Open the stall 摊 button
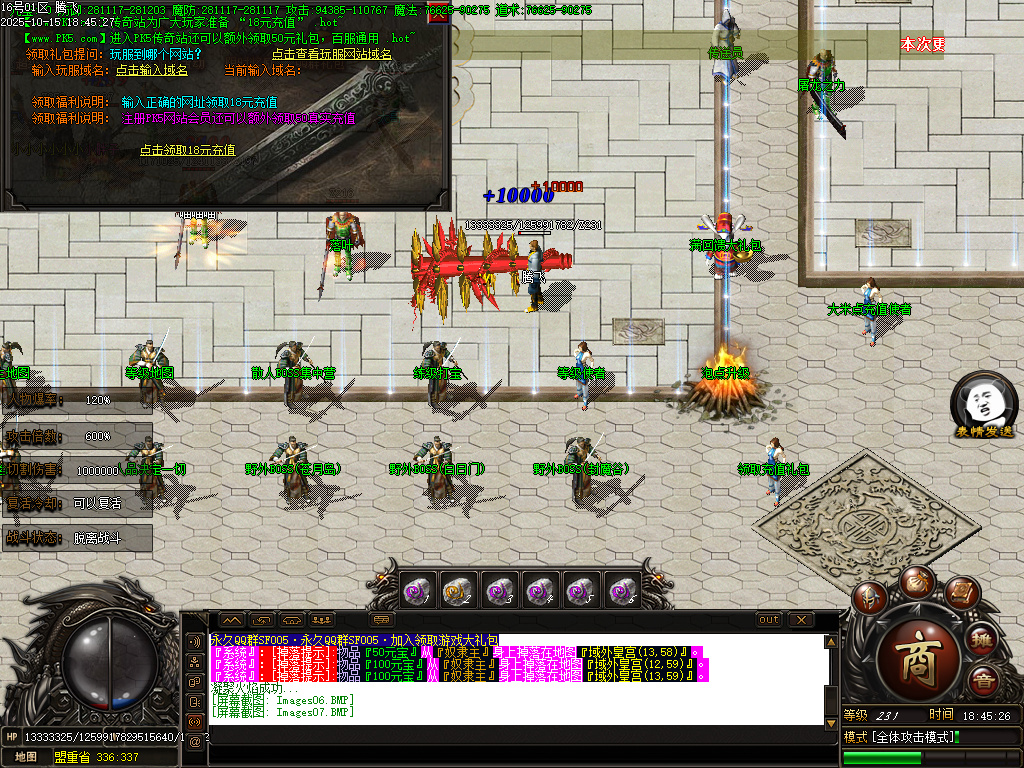Image resolution: width=1024 pixels, height=768 pixels. (x=982, y=640)
